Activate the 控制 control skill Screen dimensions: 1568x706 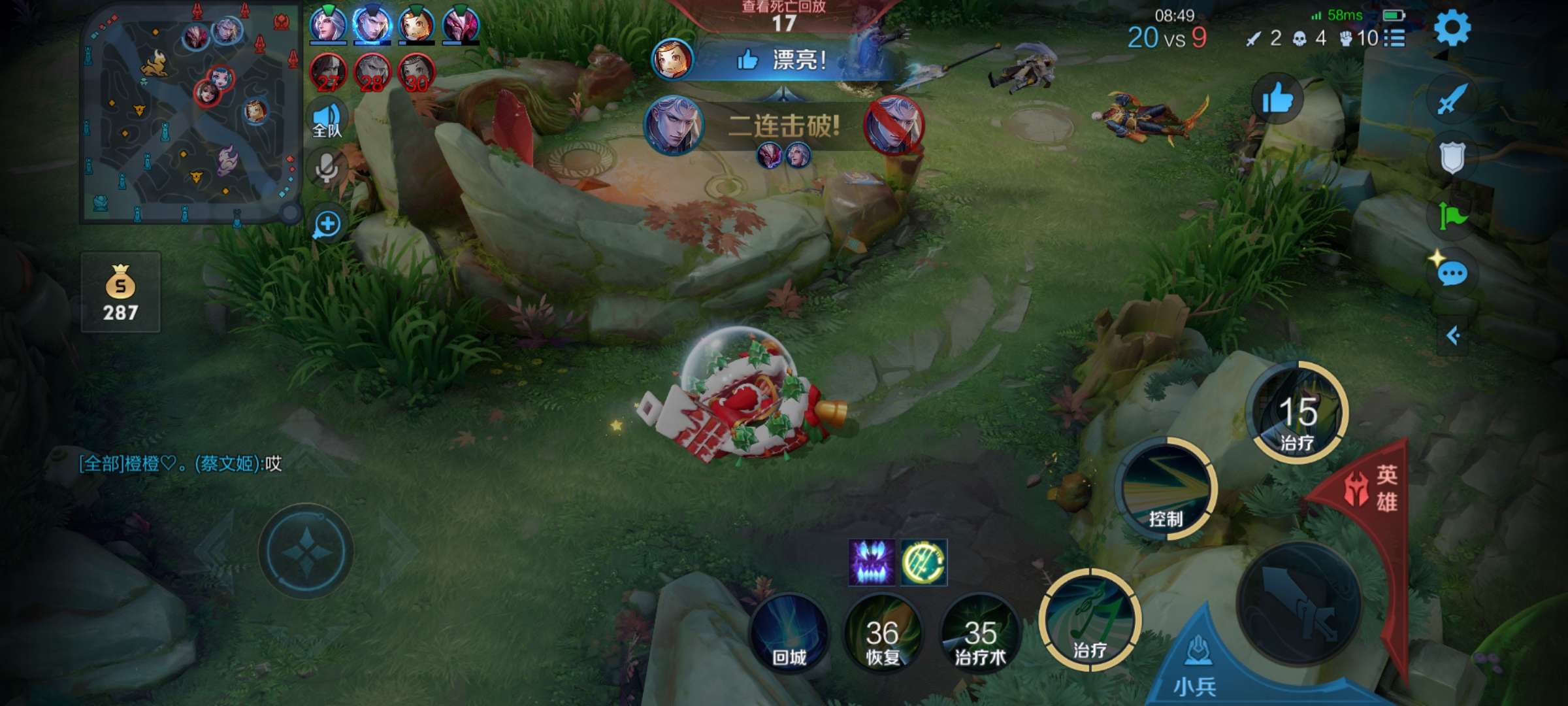1167,490
